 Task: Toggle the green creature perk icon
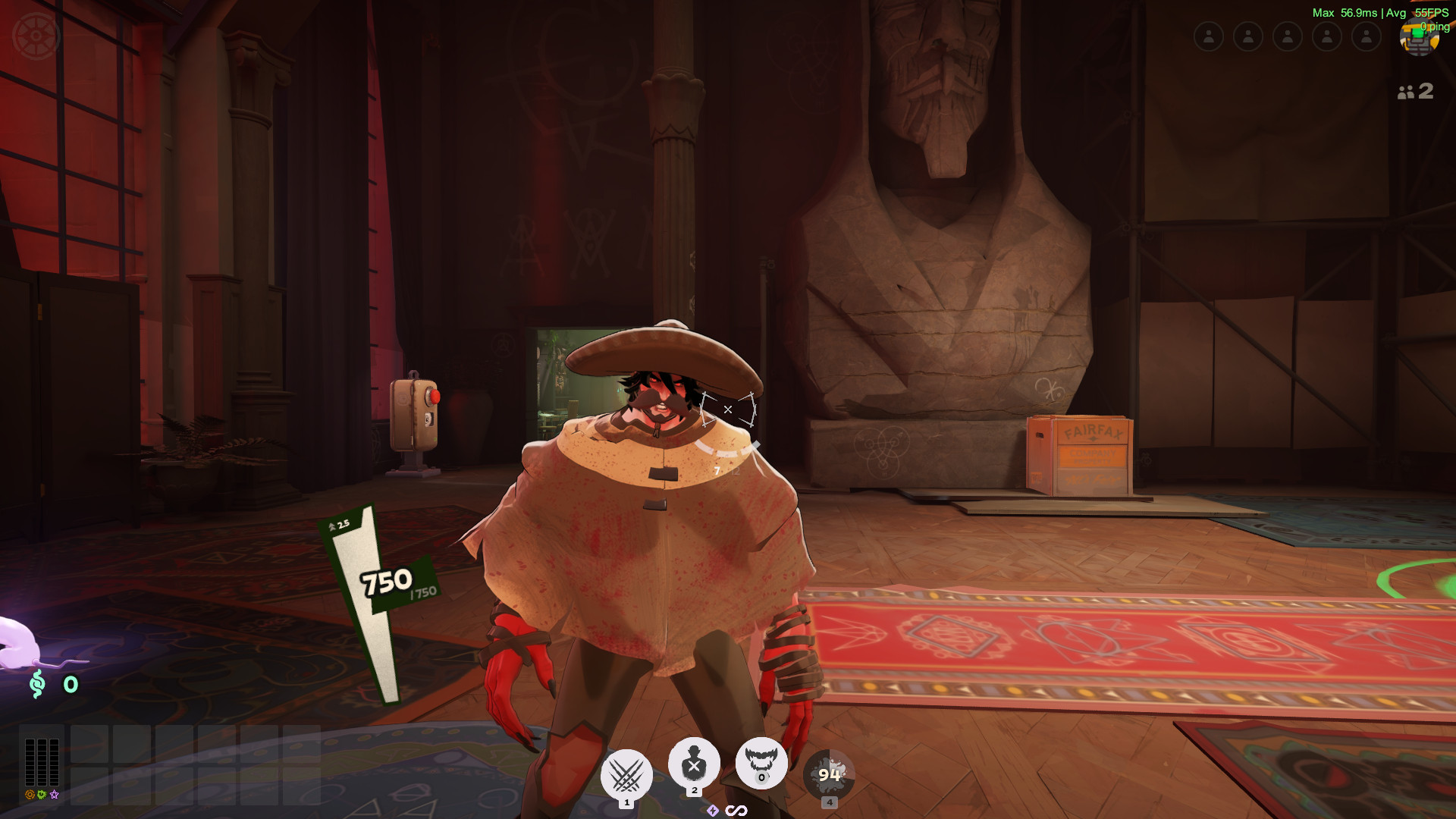41,794
